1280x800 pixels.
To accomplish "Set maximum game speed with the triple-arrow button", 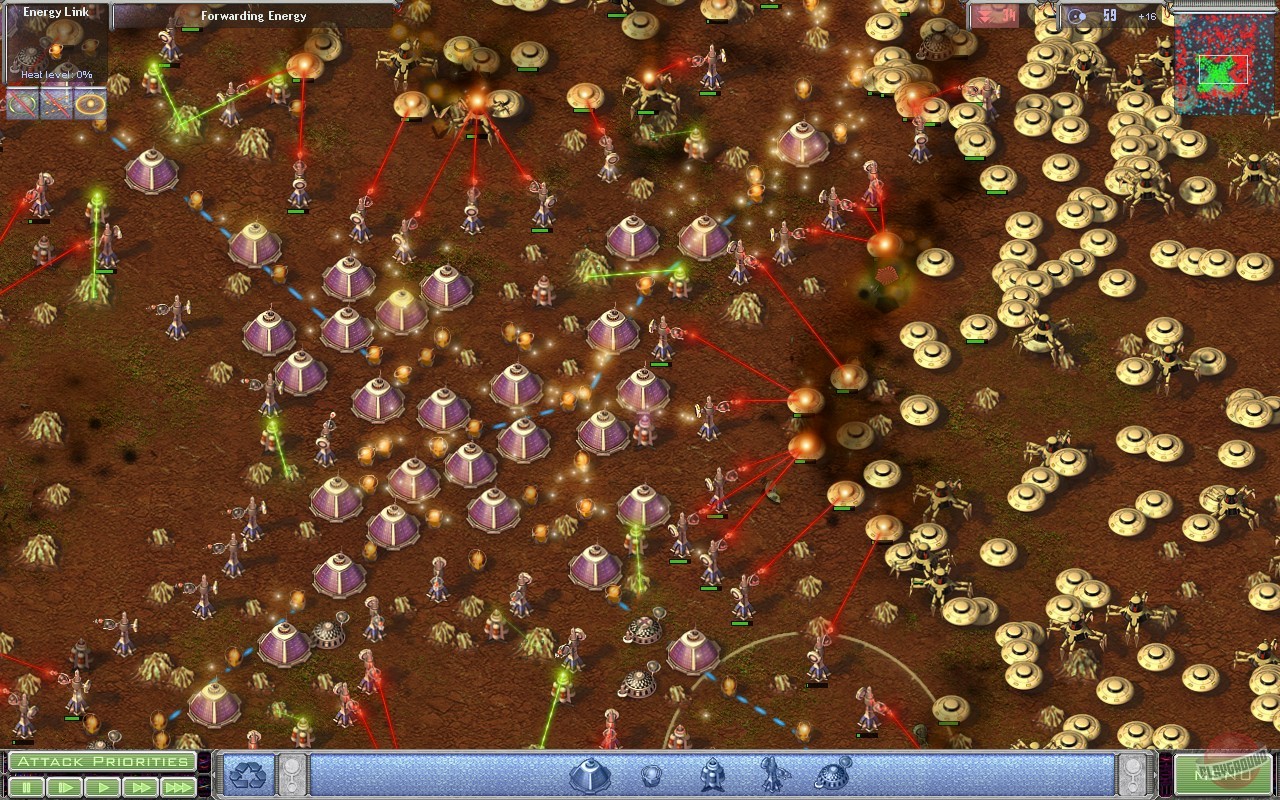I will (x=177, y=787).
